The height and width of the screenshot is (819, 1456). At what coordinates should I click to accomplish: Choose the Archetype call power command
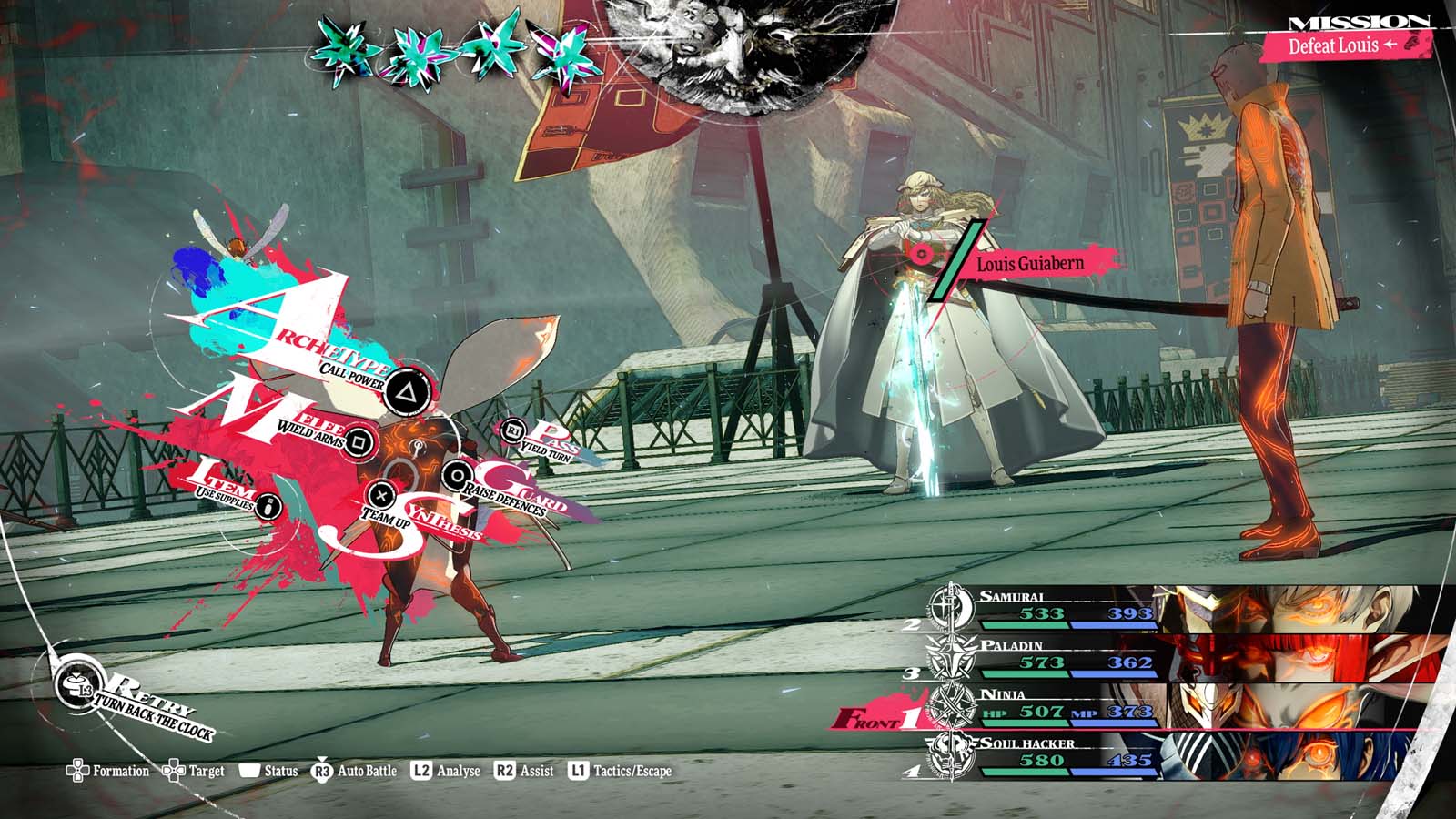pyautogui.click(x=407, y=393)
